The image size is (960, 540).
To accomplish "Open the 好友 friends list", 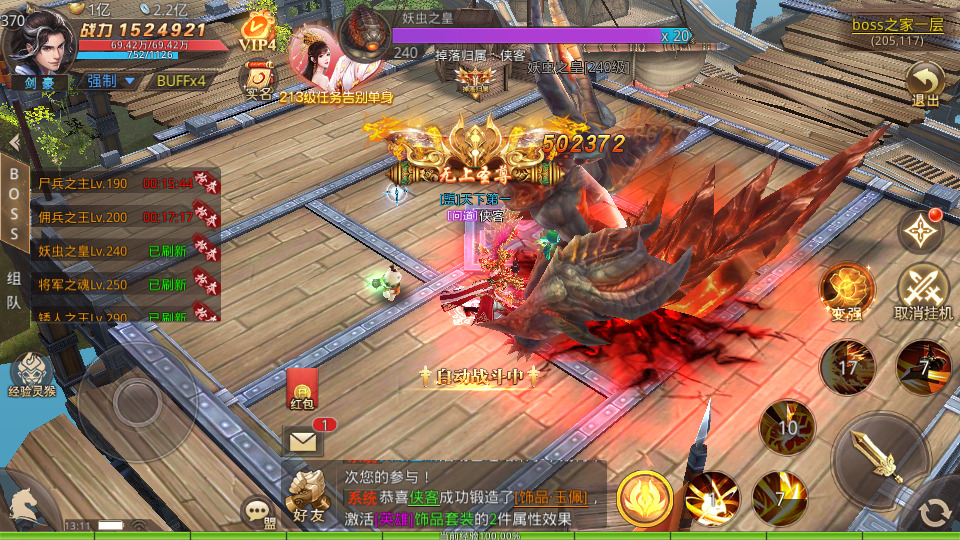I will pyautogui.click(x=309, y=495).
